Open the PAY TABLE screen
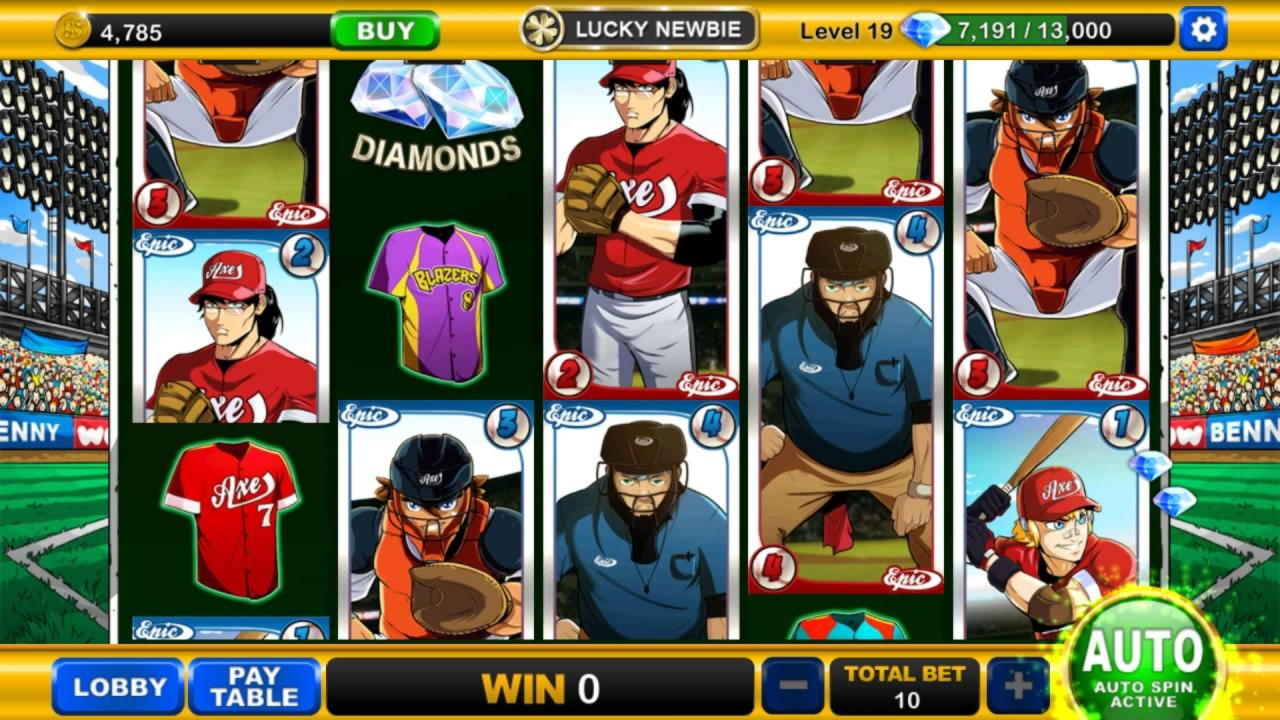 [x=254, y=688]
